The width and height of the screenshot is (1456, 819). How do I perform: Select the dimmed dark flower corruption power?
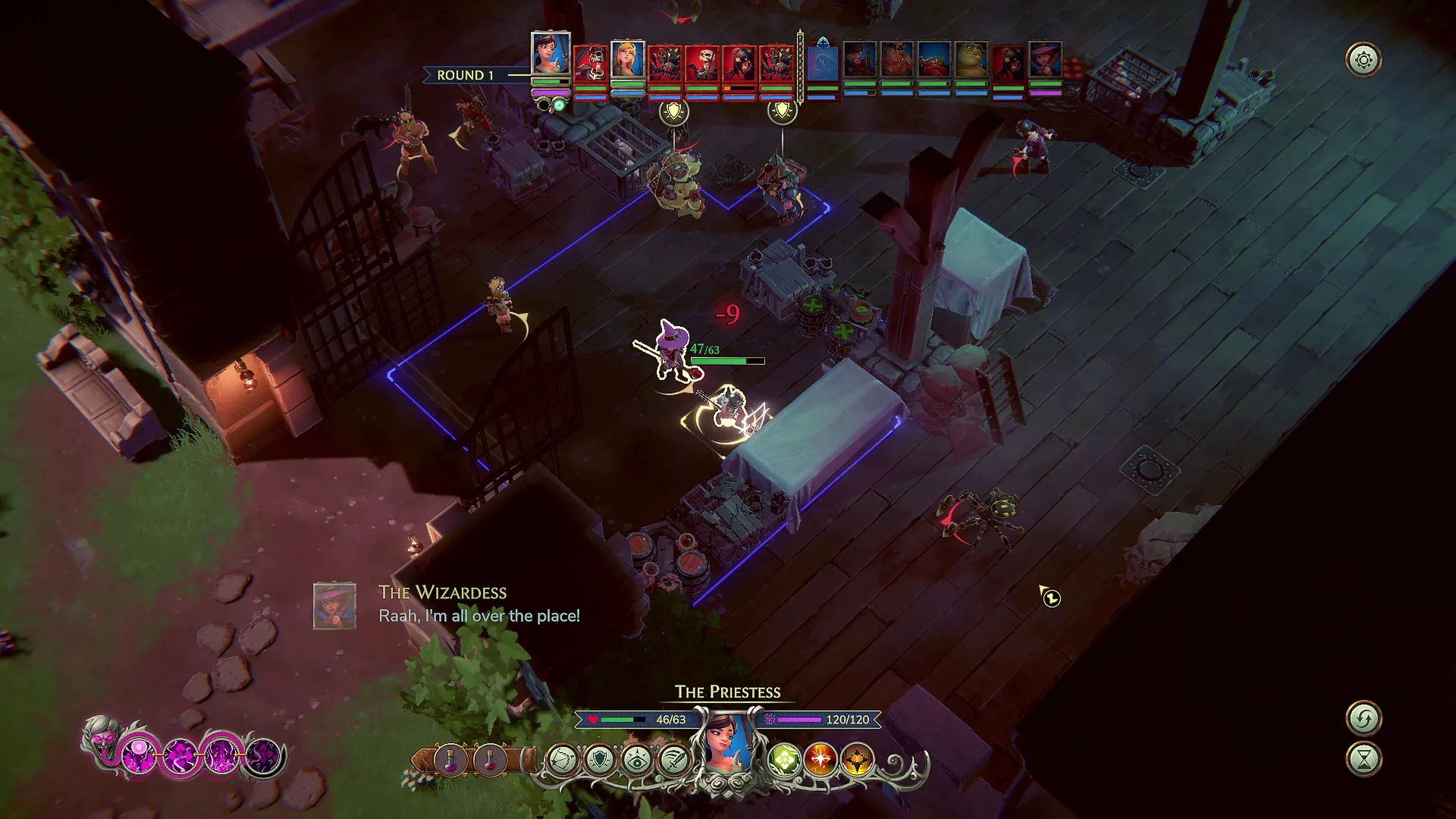pos(262,755)
